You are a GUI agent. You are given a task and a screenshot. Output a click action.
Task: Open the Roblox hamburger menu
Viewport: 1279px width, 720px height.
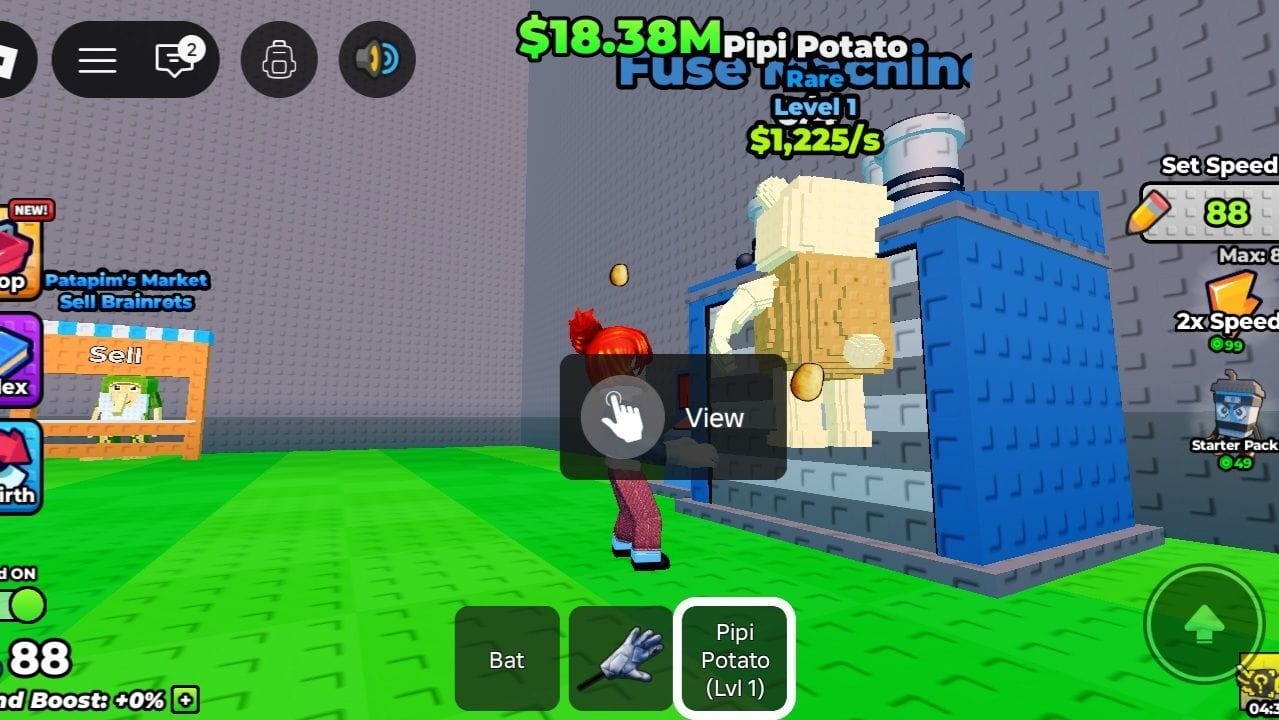pyautogui.click(x=97, y=60)
